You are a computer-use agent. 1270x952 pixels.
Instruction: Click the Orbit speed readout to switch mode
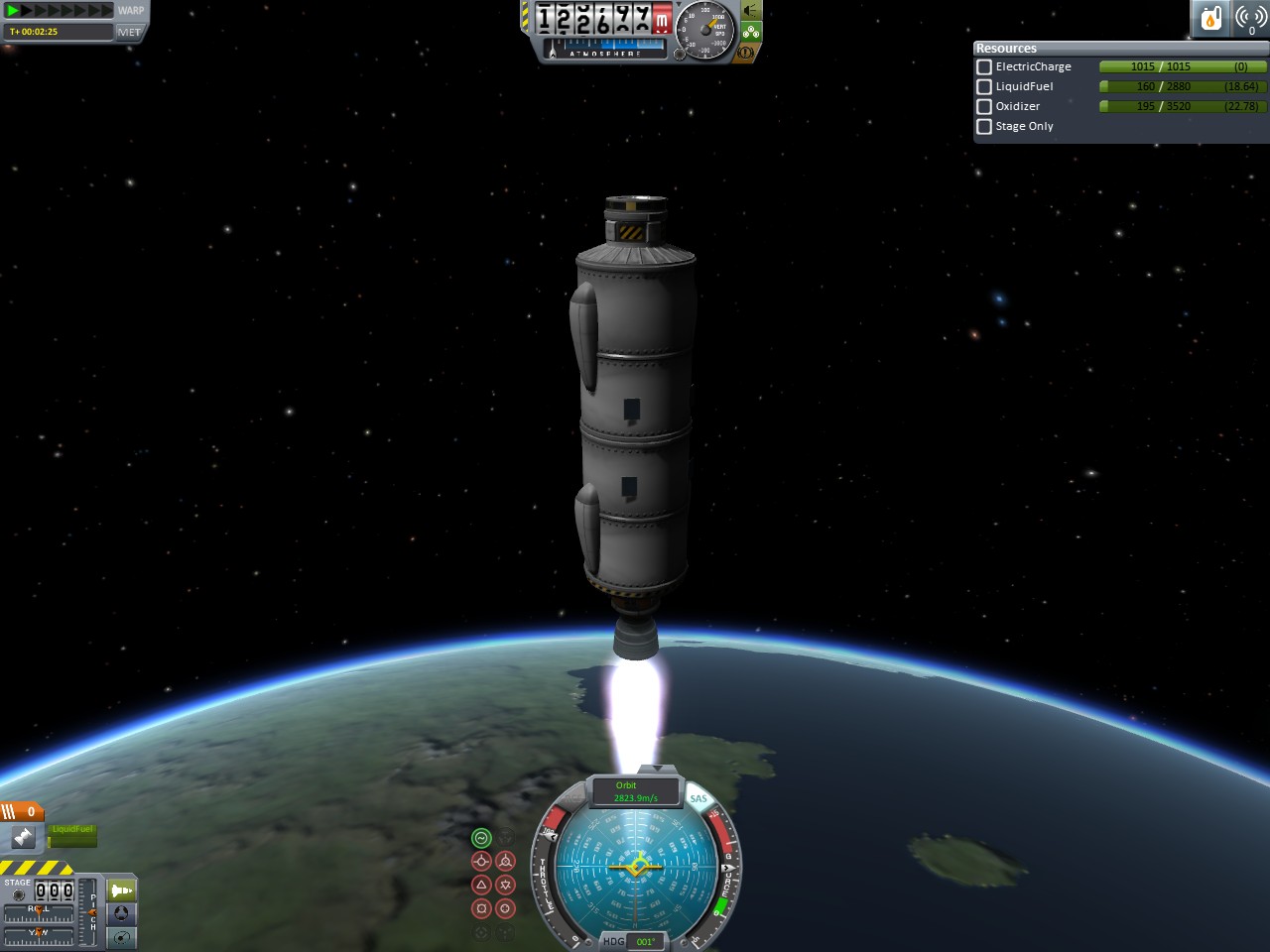(635, 791)
